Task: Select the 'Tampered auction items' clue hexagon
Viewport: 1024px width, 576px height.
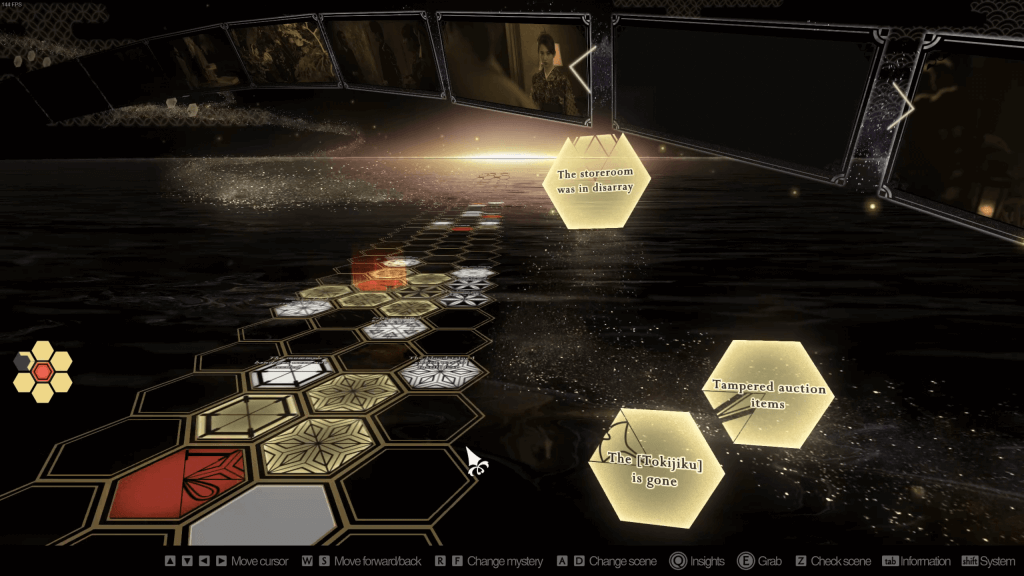Action: click(768, 393)
